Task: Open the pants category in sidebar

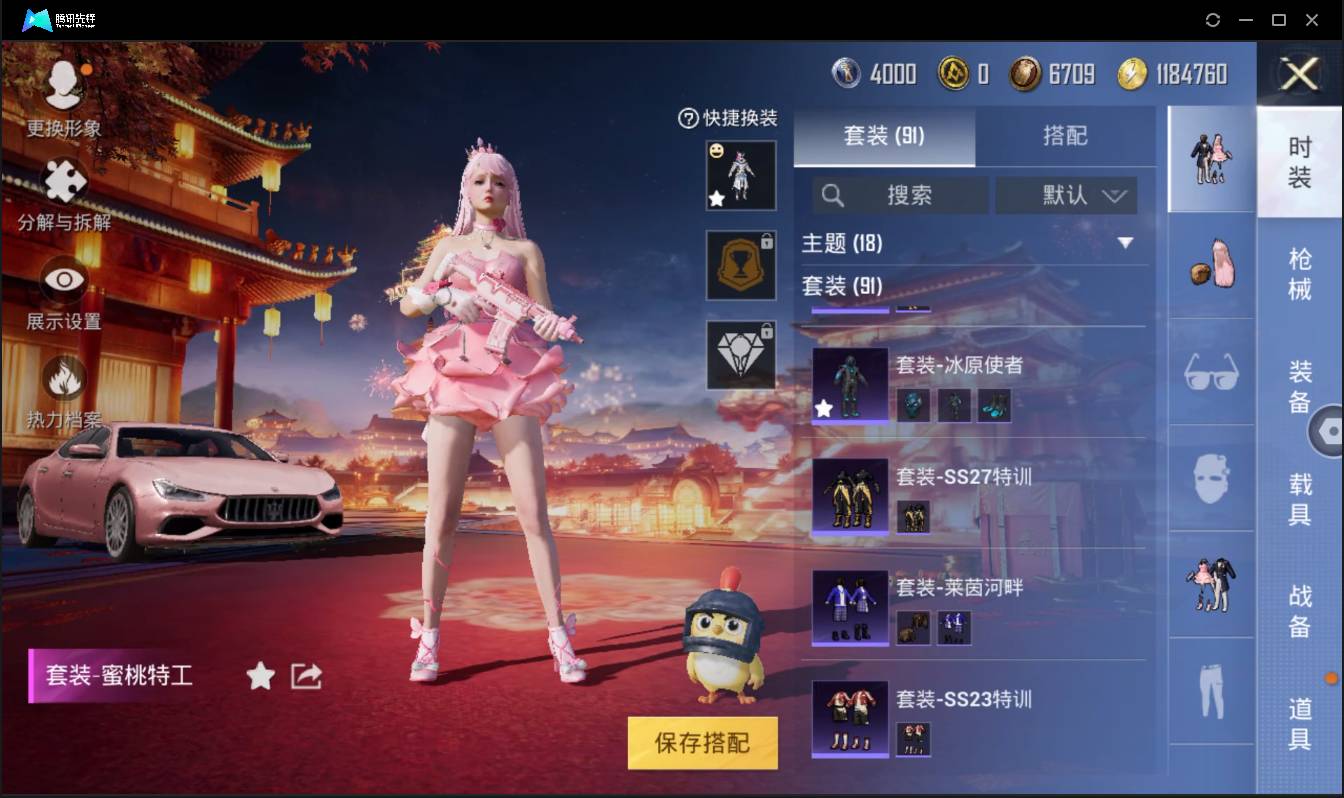Action: (1210, 690)
